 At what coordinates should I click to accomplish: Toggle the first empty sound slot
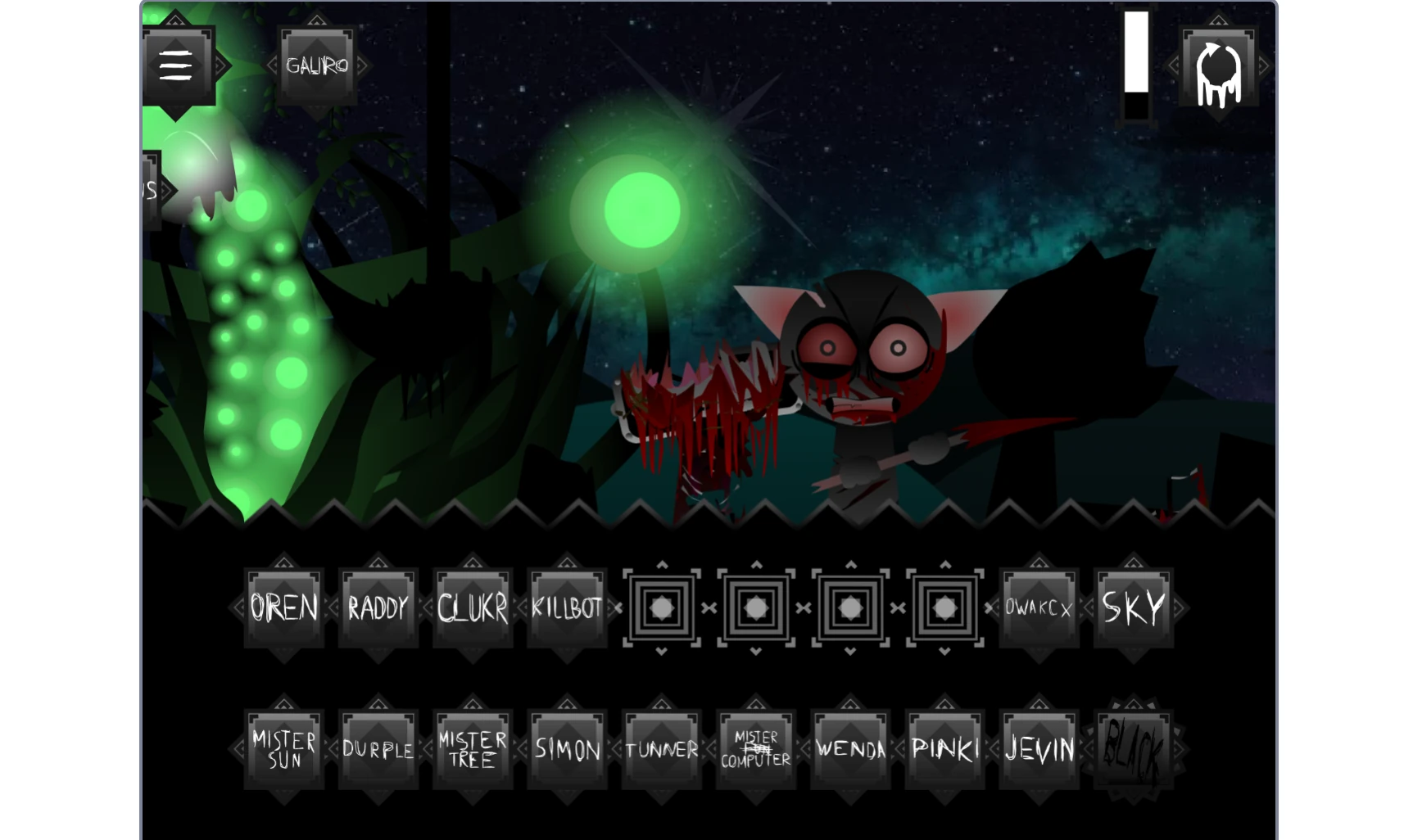tap(661, 607)
